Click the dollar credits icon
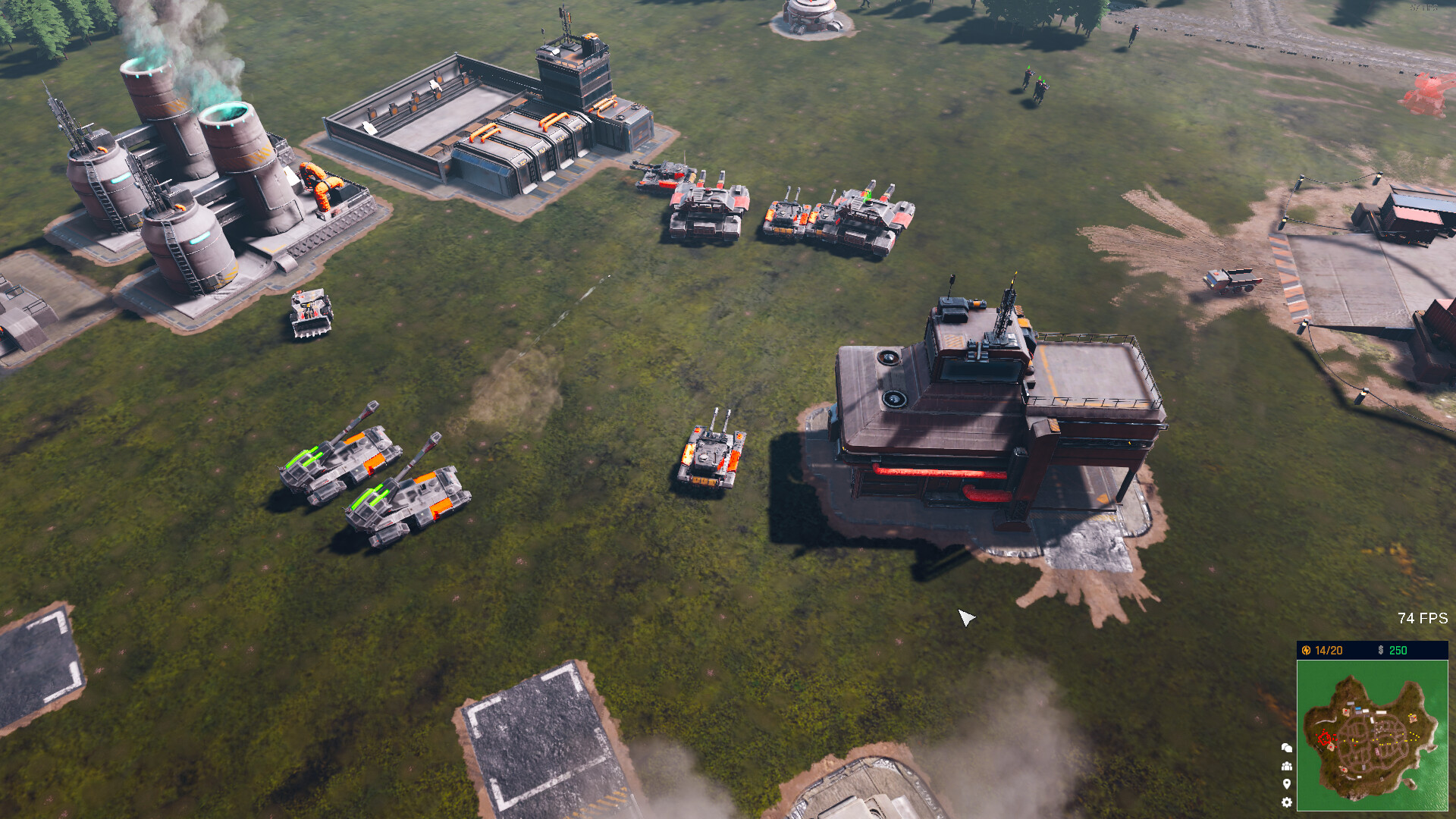The image size is (1456, 819). 1381,649
